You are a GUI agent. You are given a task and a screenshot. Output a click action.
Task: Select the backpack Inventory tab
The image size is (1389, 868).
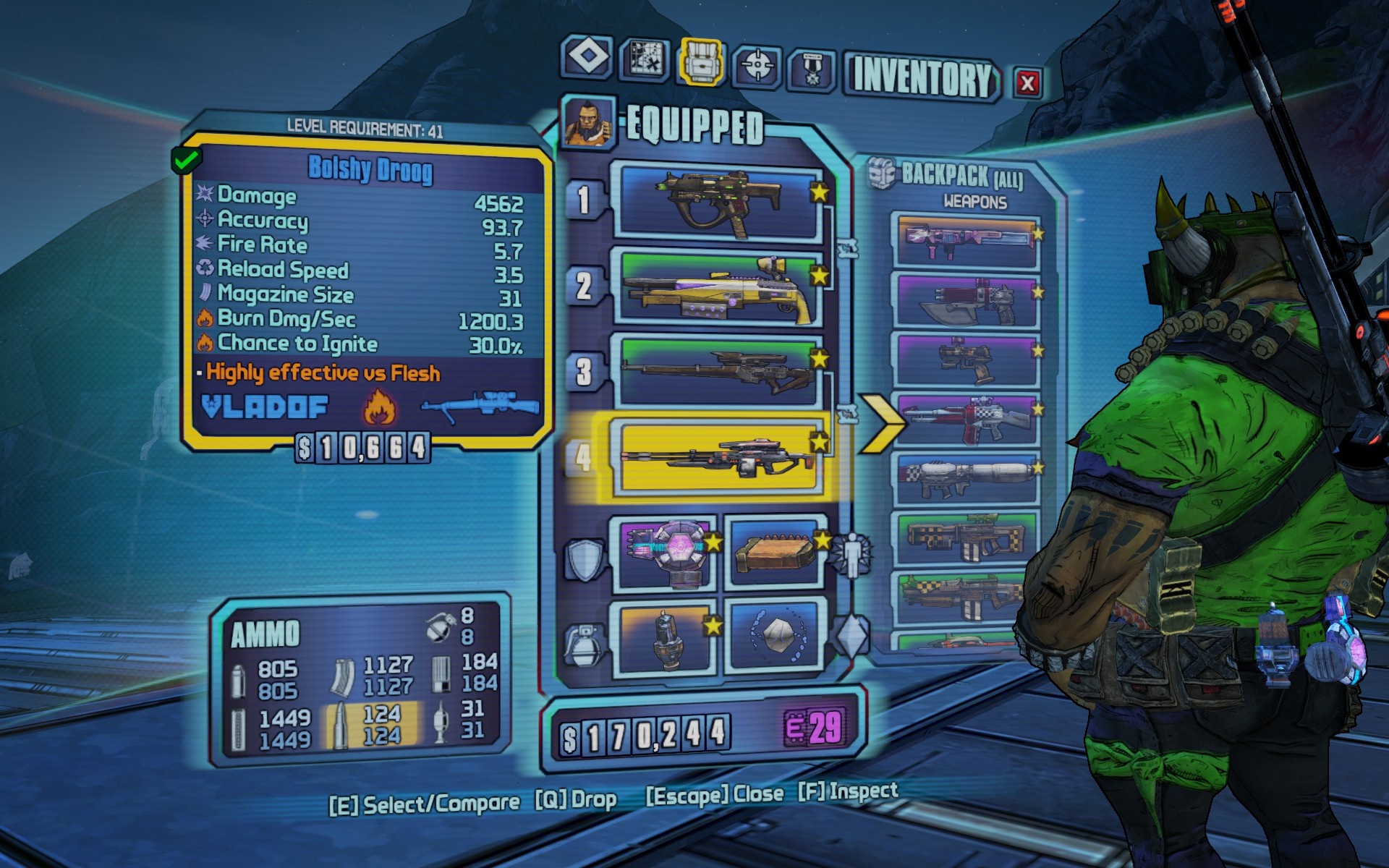[700, 63]
